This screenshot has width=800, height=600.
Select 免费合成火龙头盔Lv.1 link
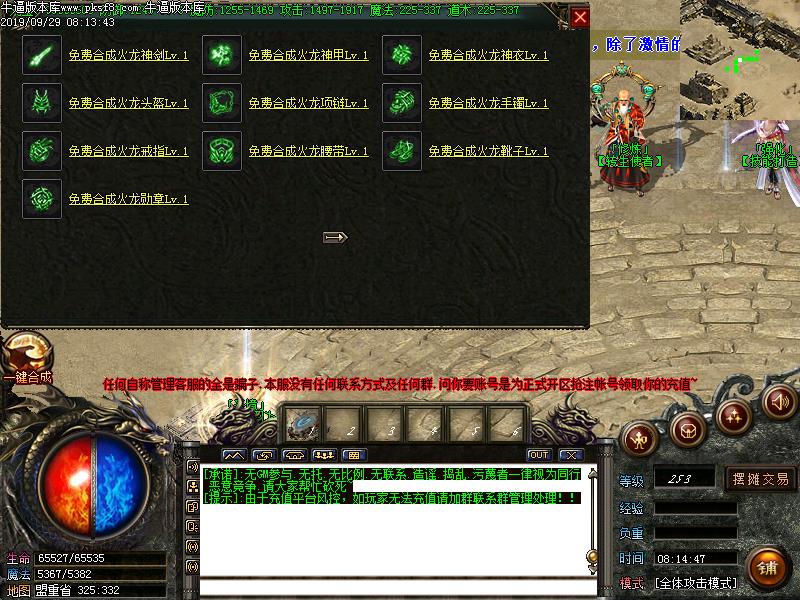128,104
